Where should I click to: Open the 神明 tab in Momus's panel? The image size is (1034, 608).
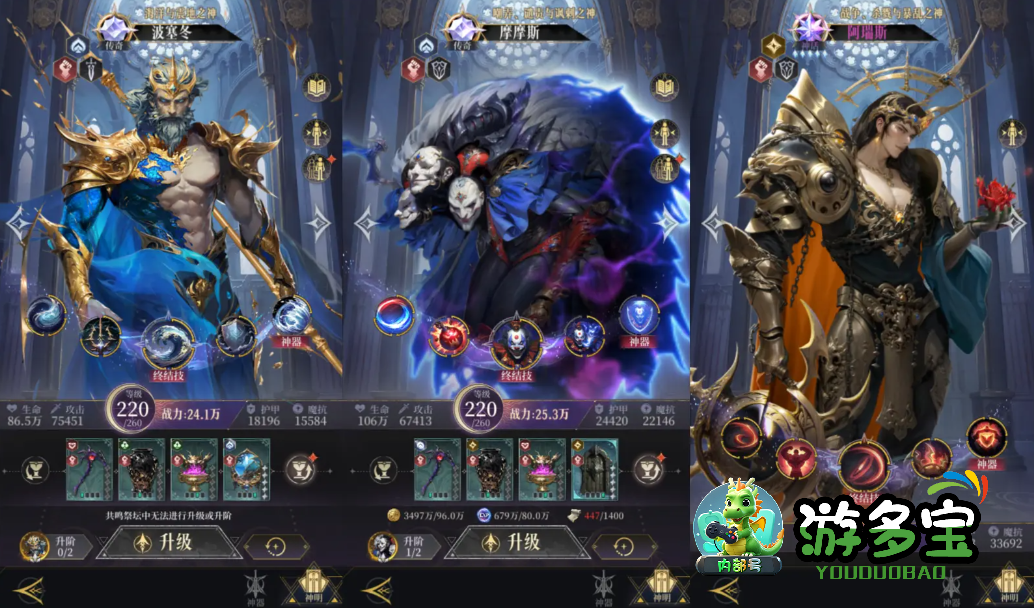pyautogui.click(x=659, y=586)
